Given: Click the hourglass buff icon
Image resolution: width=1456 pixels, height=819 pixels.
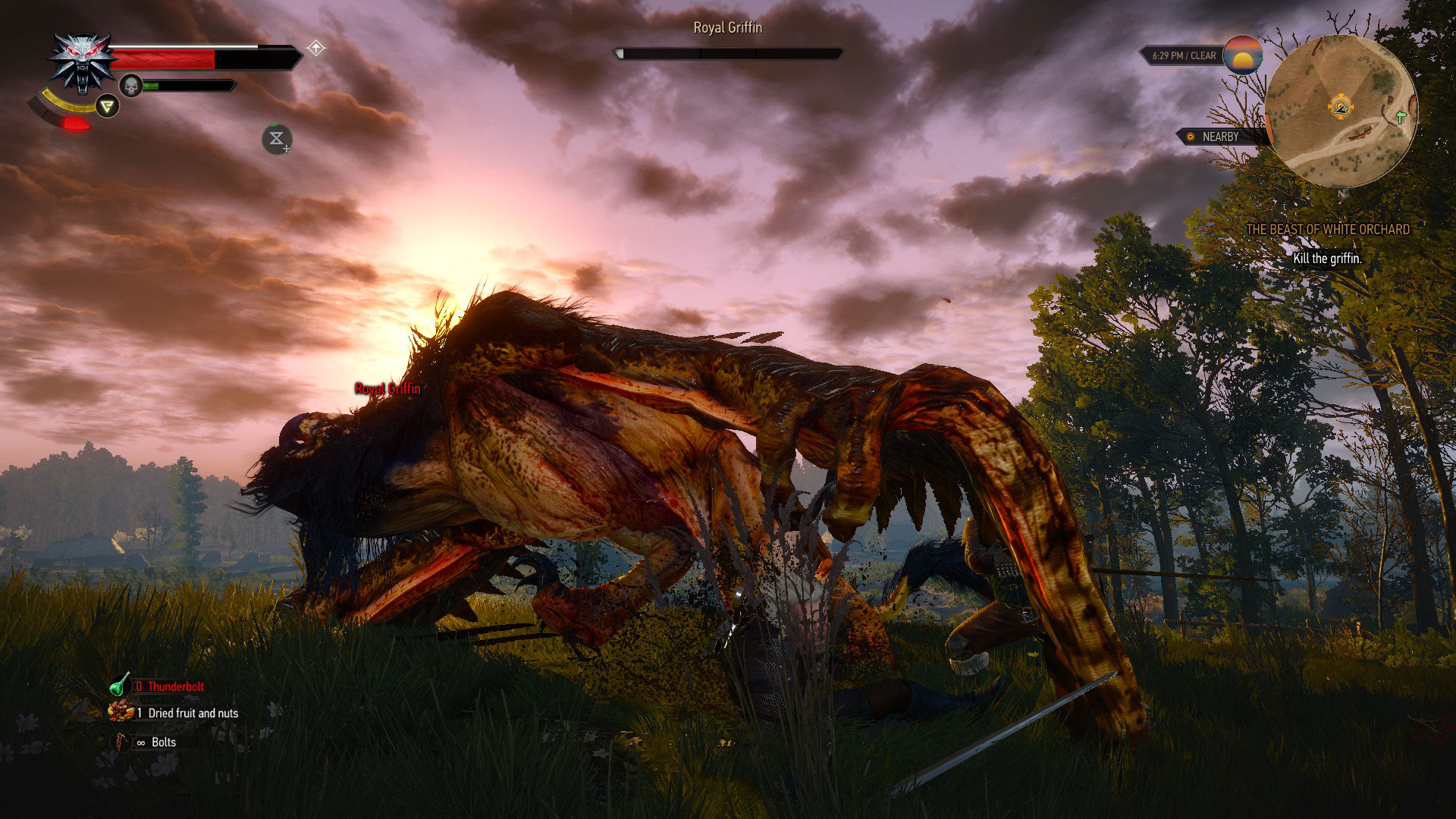Looking at the screenshot, I should click(275, 138).
